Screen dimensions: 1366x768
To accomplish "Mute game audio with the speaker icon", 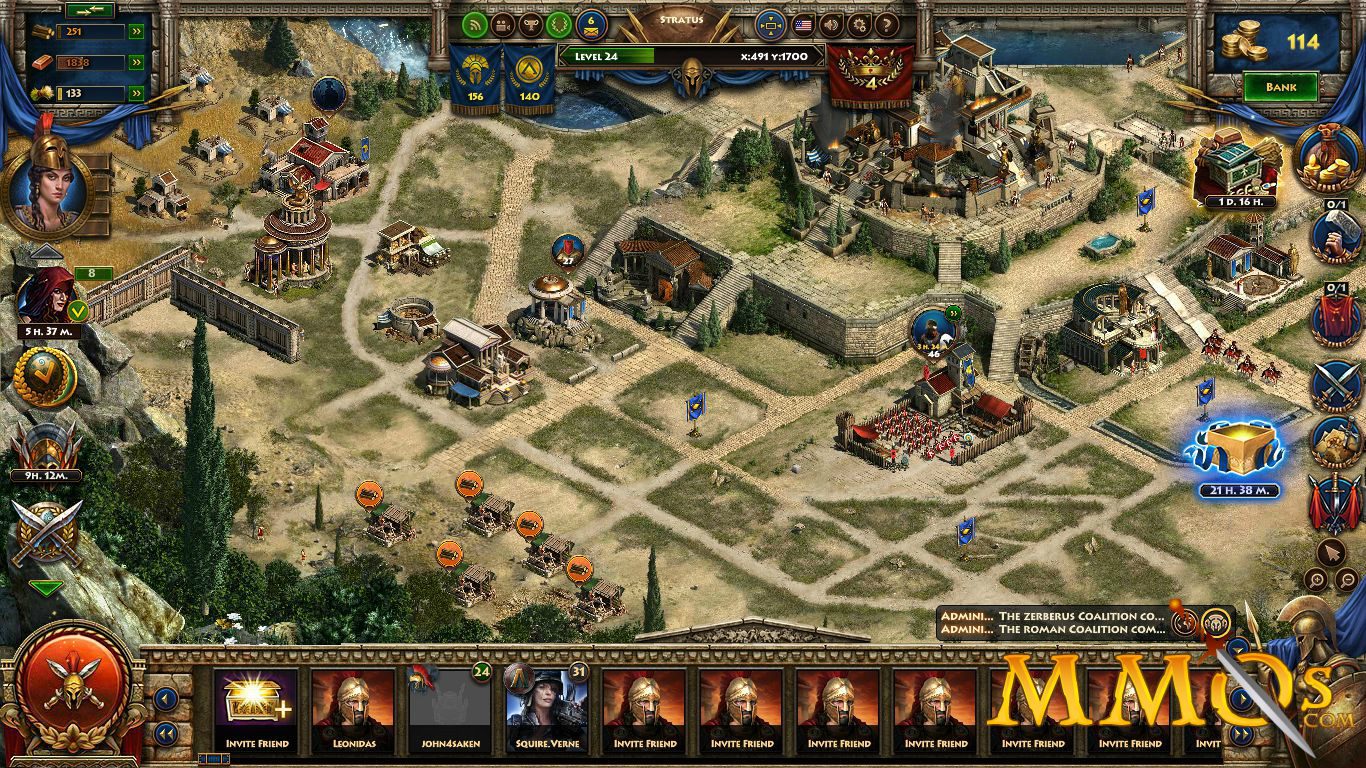I will [x=832, y=26].
